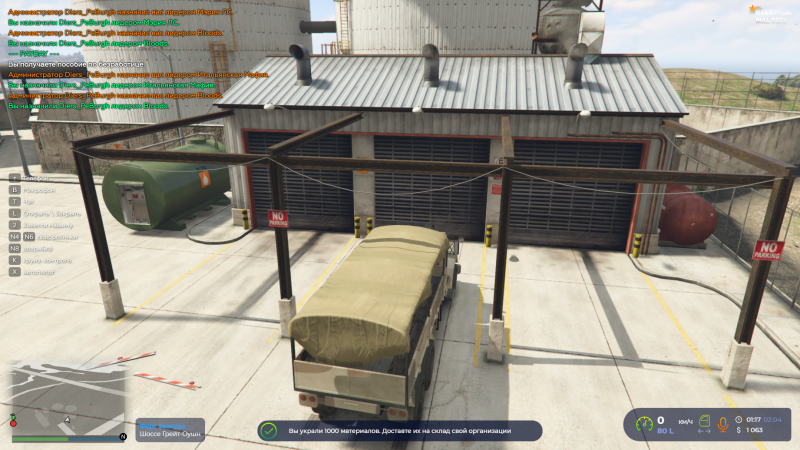Click the green car door lock icon
Screen dimensions: 800x450
tap(703, 420)
